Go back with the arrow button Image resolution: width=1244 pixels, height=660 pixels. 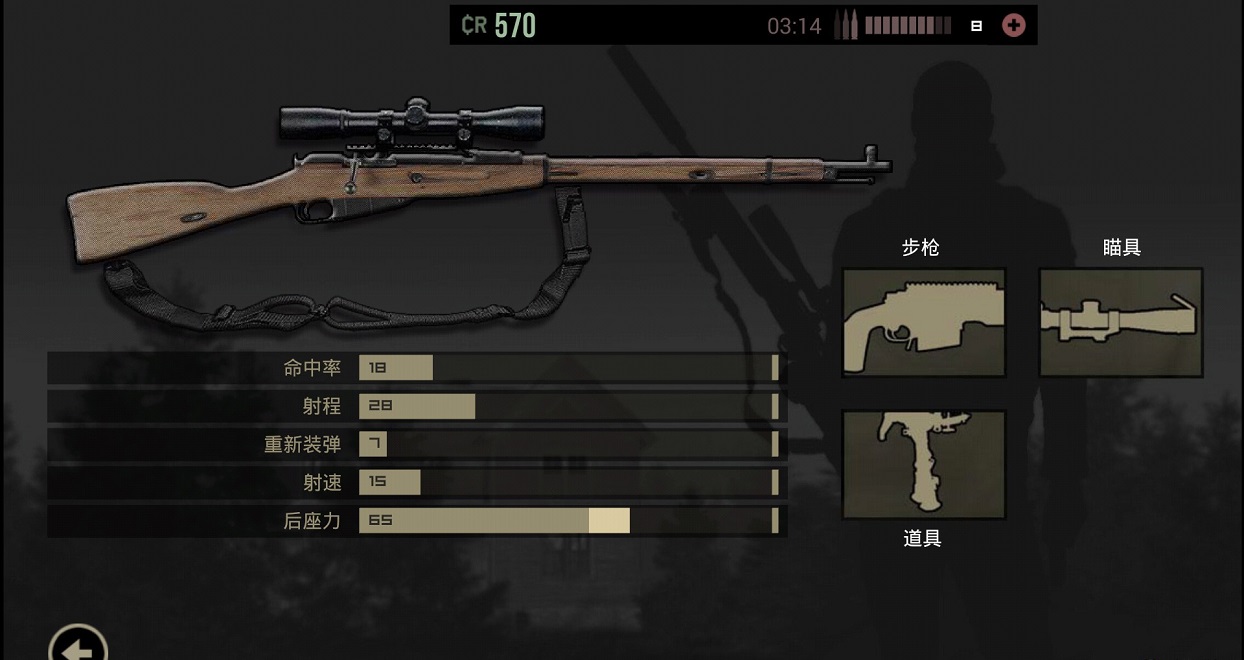click(x=78, y=645)
